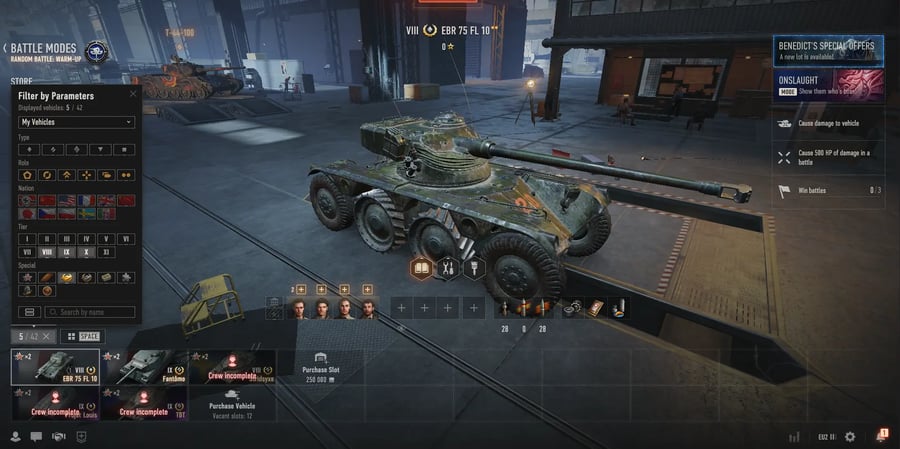Click the Purchase Vehicle tile

pyautogui.click(x=231, y=406)
